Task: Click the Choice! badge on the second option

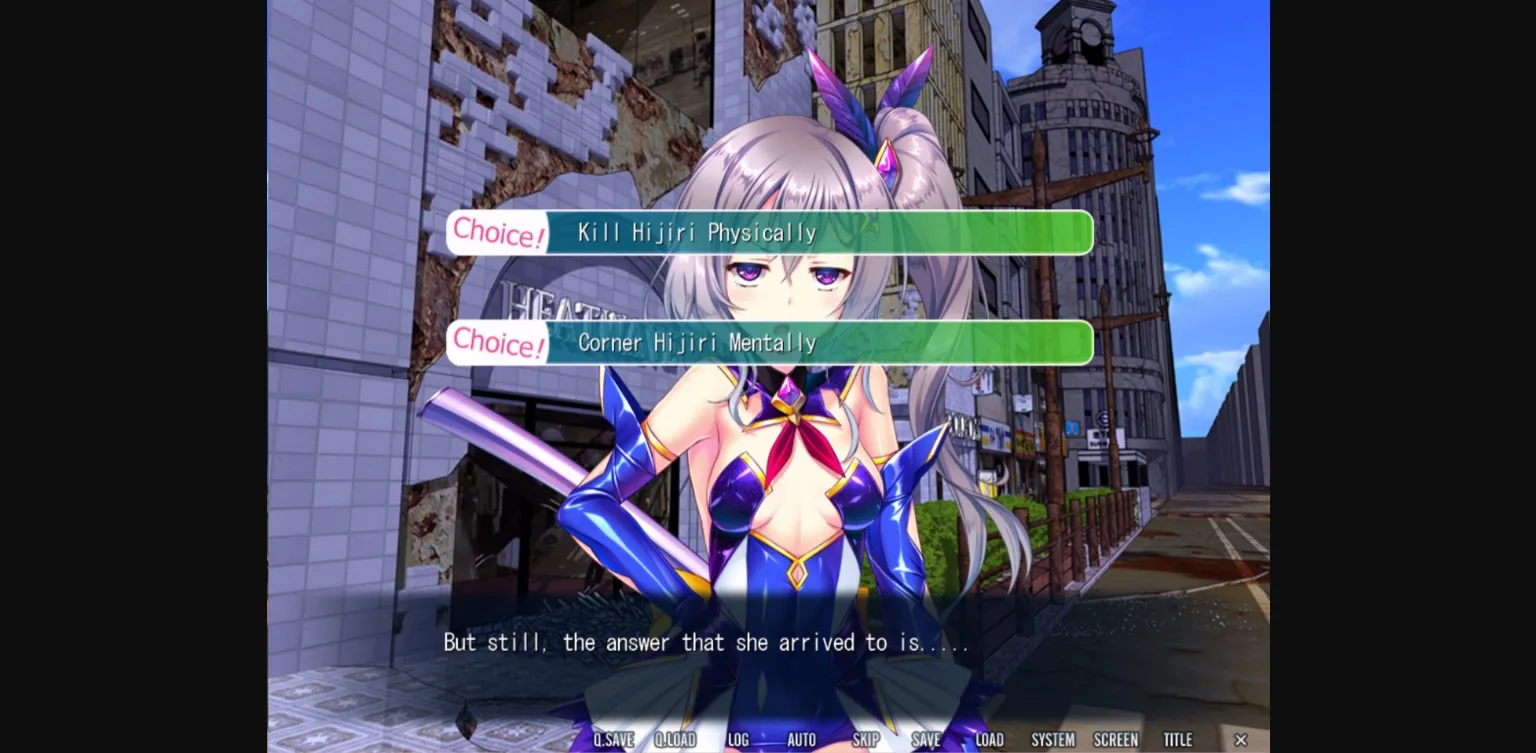Action: coord(497,342)
